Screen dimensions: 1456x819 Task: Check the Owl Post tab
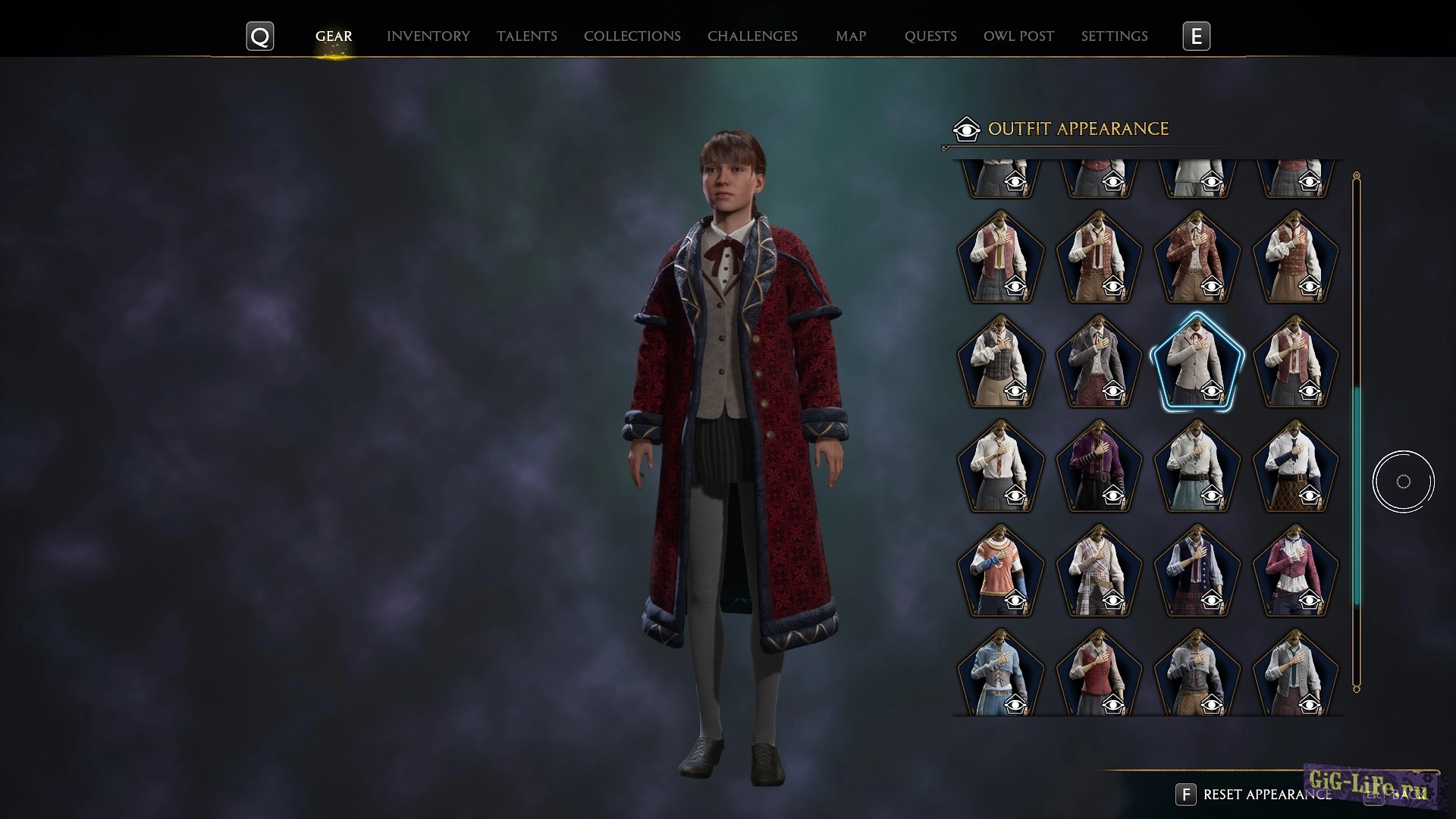tap(1018, 36)
